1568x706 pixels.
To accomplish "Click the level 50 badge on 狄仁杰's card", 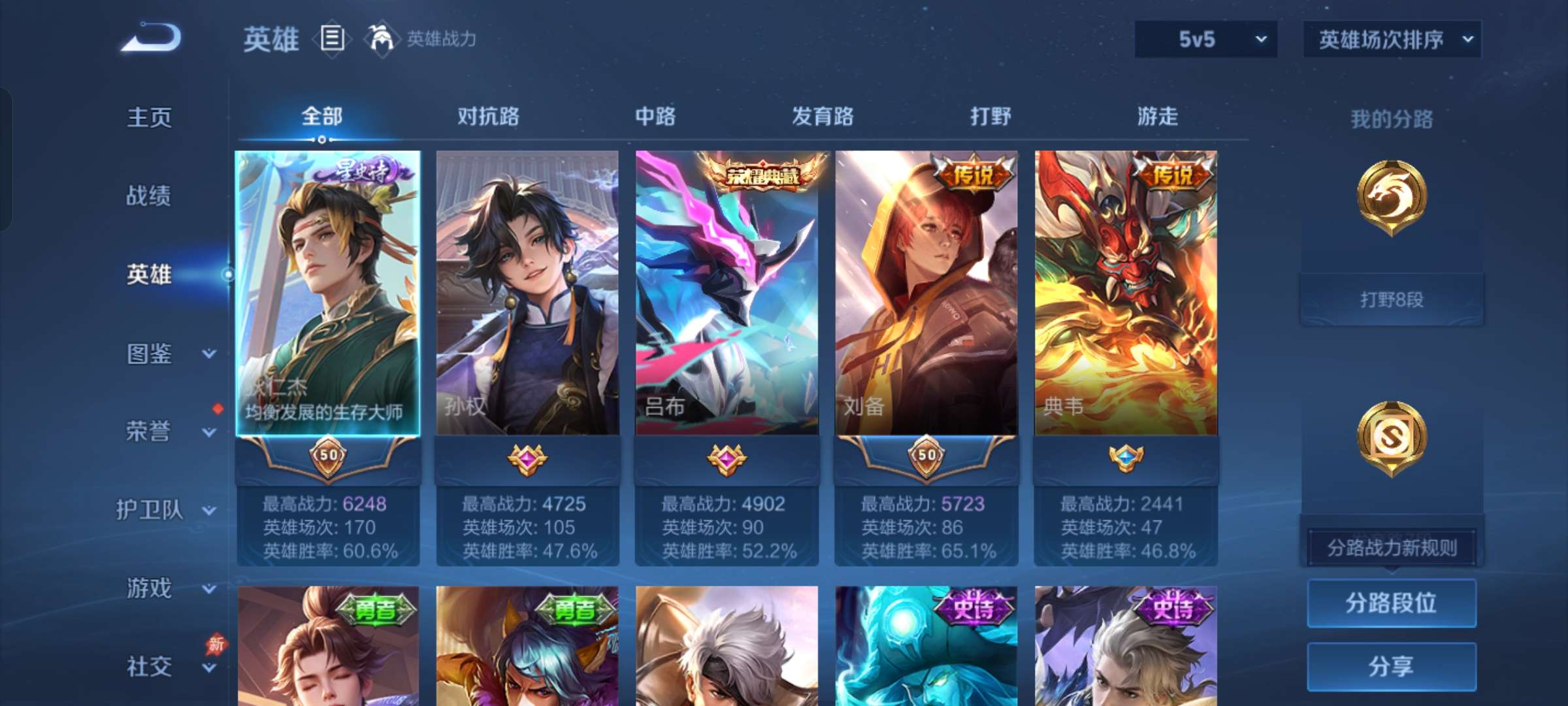I will pos(329,458).
